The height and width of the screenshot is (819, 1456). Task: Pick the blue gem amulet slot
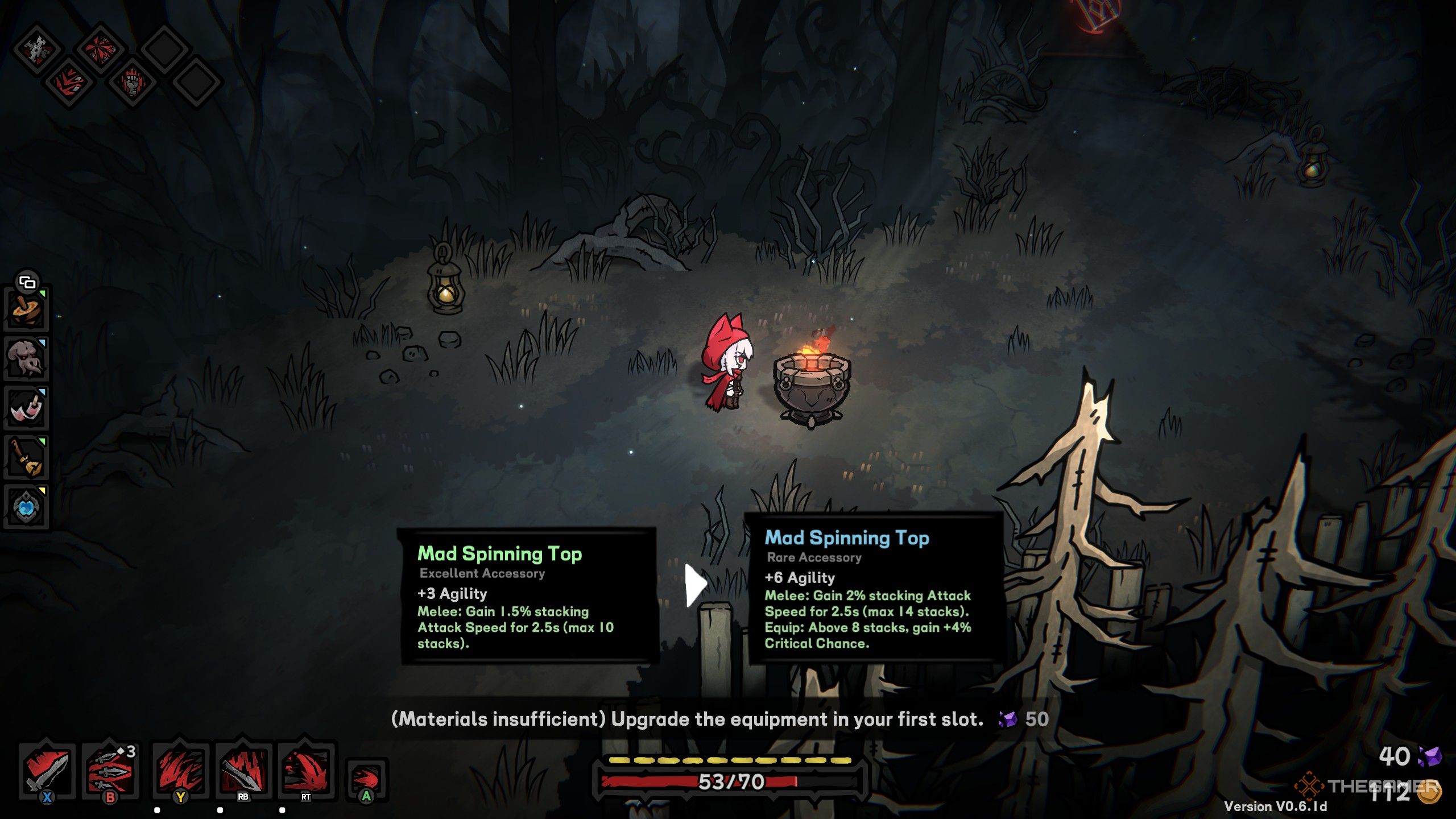(x=26, y=507)
